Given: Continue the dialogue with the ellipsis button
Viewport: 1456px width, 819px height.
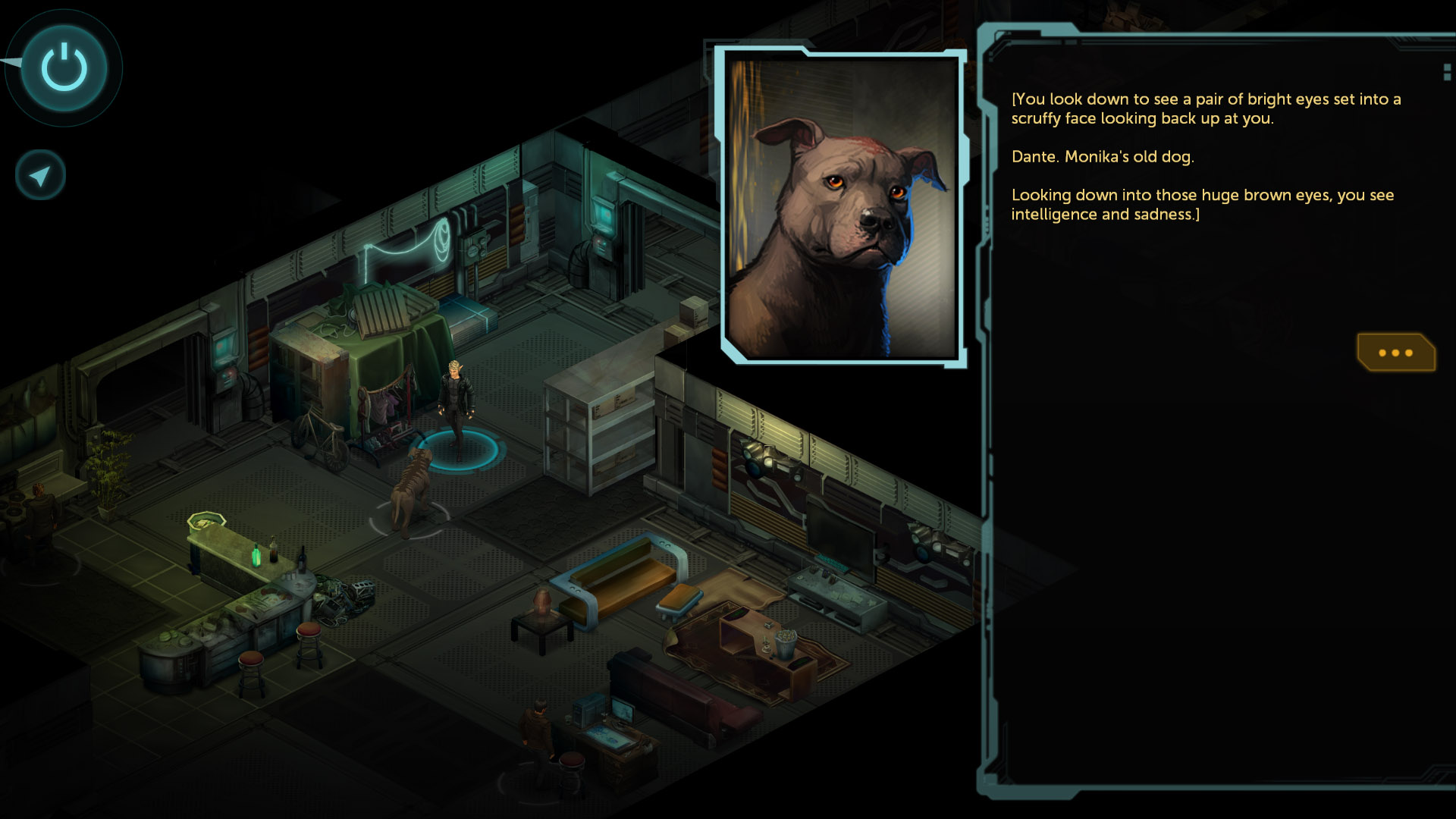Looking at the screenshot, I should pyautogui.click(x=1395, y=353).
